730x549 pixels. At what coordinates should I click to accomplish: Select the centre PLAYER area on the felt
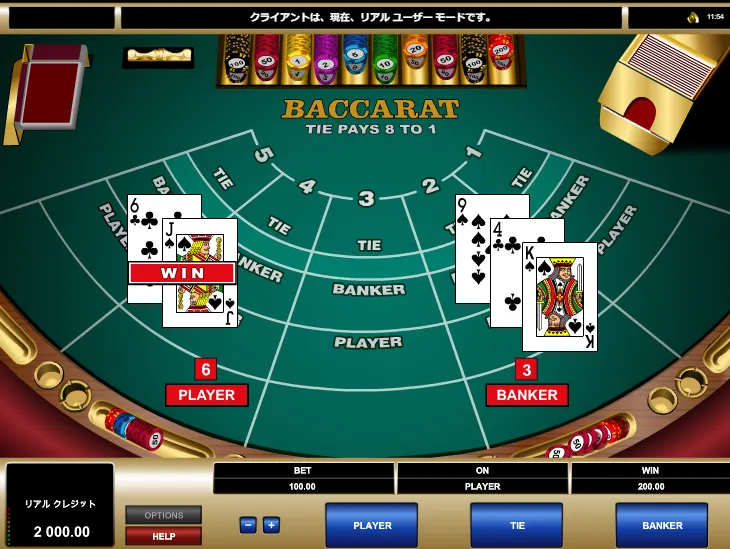pyautogui.click(x=368, y=342)
